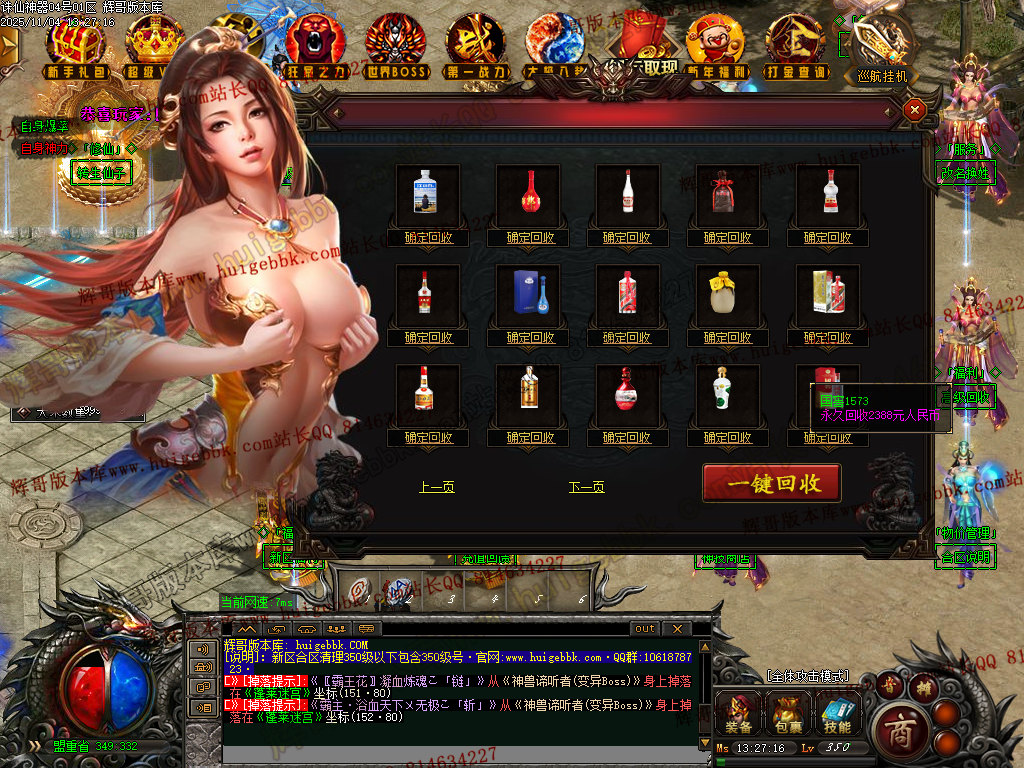
Task: Confirm recycle under the blue-label white bottle
Action: point(428,238)
